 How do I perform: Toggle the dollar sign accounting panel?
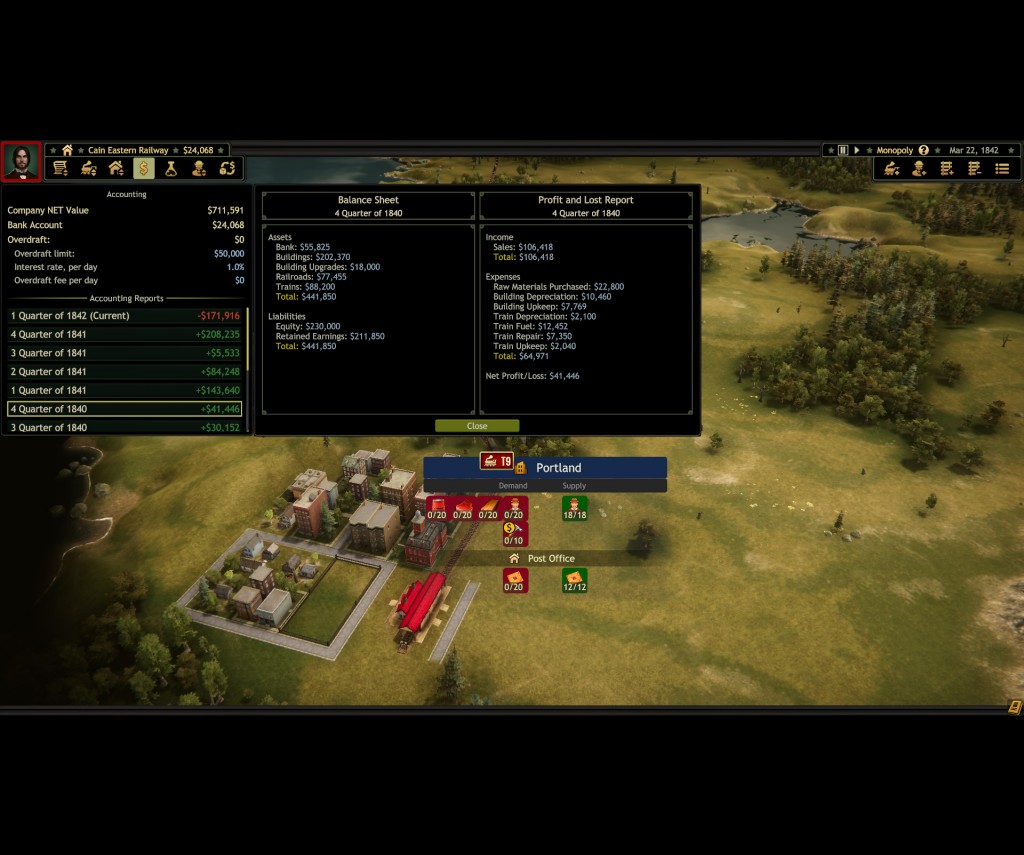[144, 168]
